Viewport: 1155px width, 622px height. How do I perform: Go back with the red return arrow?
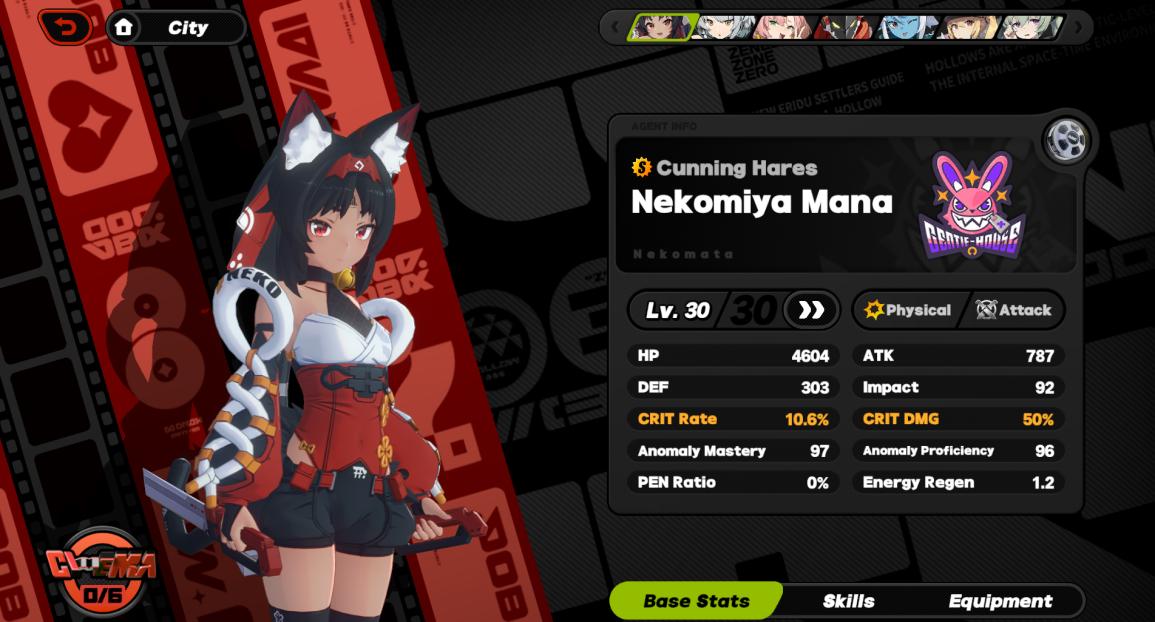pyautogui.click(x=68, y=27)
